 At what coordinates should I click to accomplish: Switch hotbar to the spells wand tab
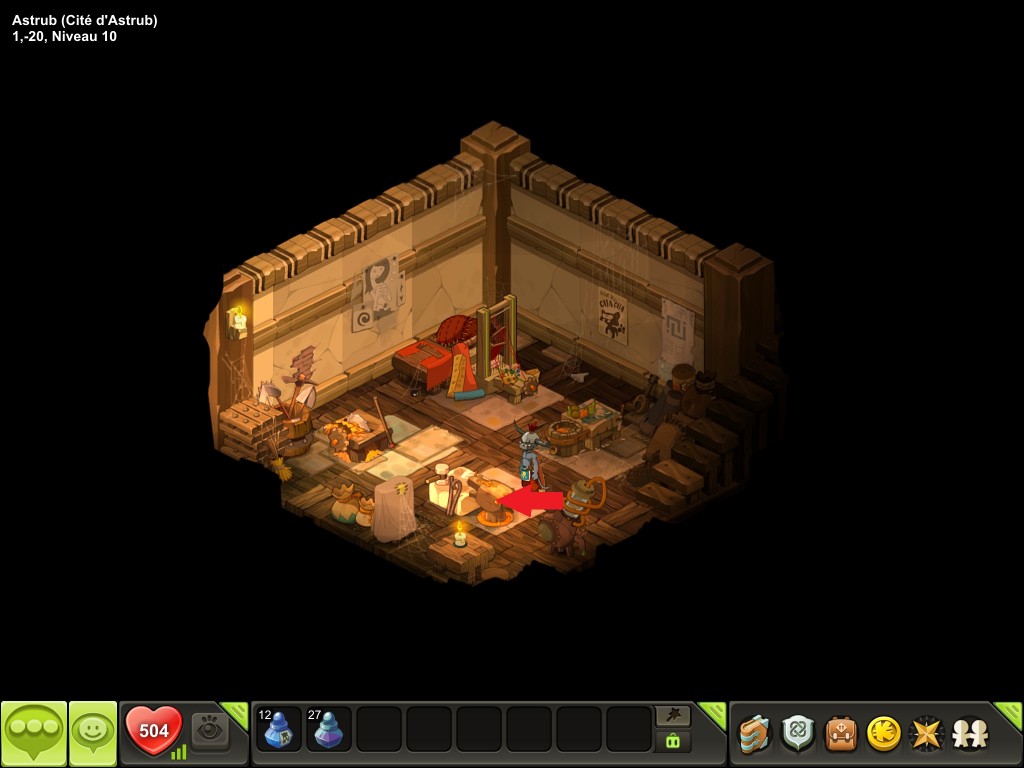[672, 716]
